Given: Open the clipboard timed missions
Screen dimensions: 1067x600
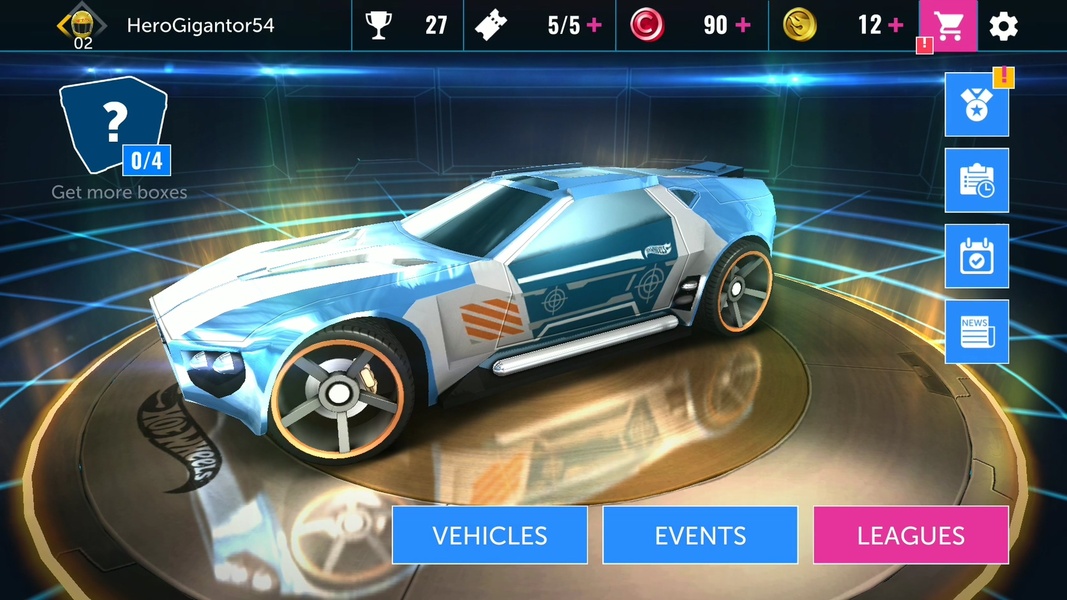Looking at the screenshot, I should tap(976, 180).
